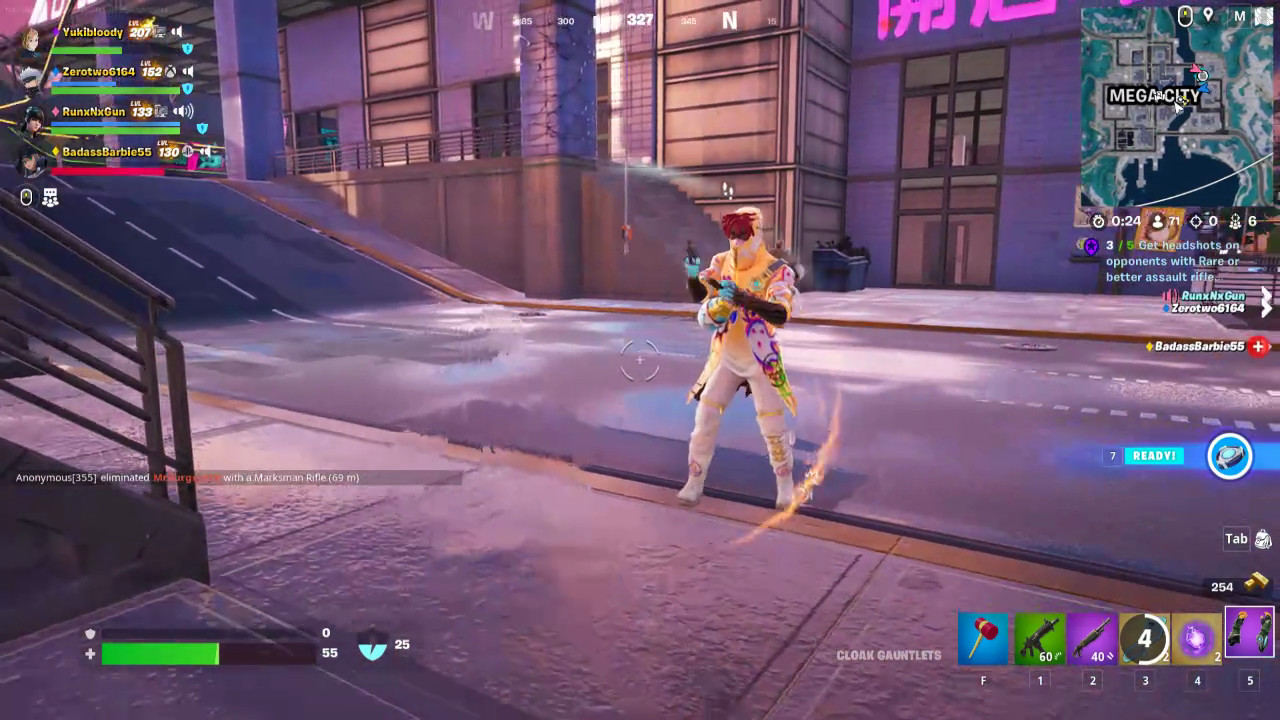This screenshot has height=720, width=1280.
Task: Select downed teammate BadassBarbie55 in squad list
Action: pos(106,152)
